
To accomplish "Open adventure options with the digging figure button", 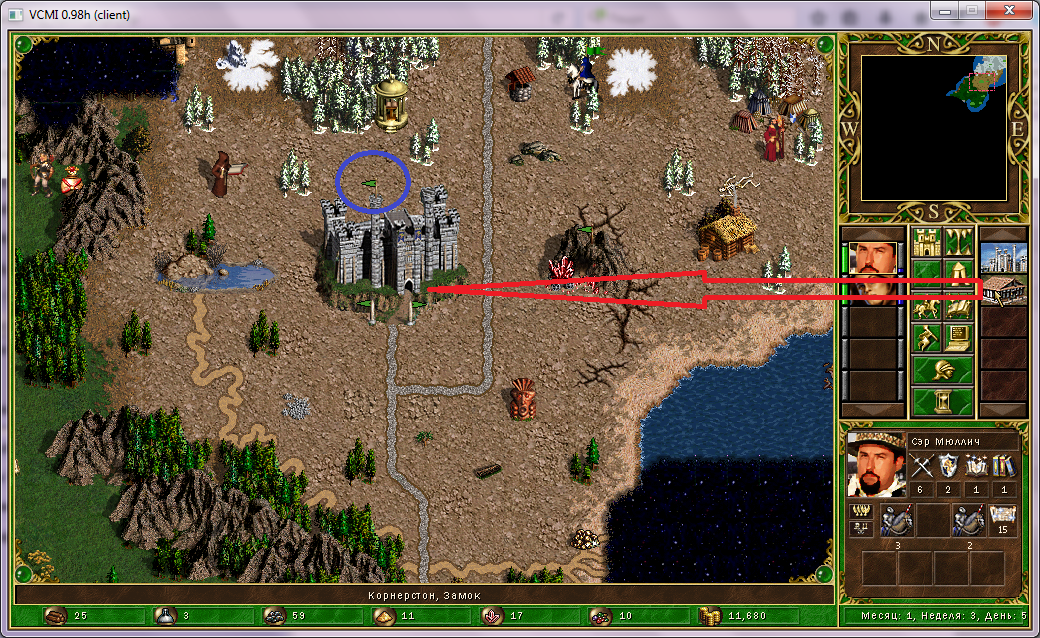I will pos(926,337).
